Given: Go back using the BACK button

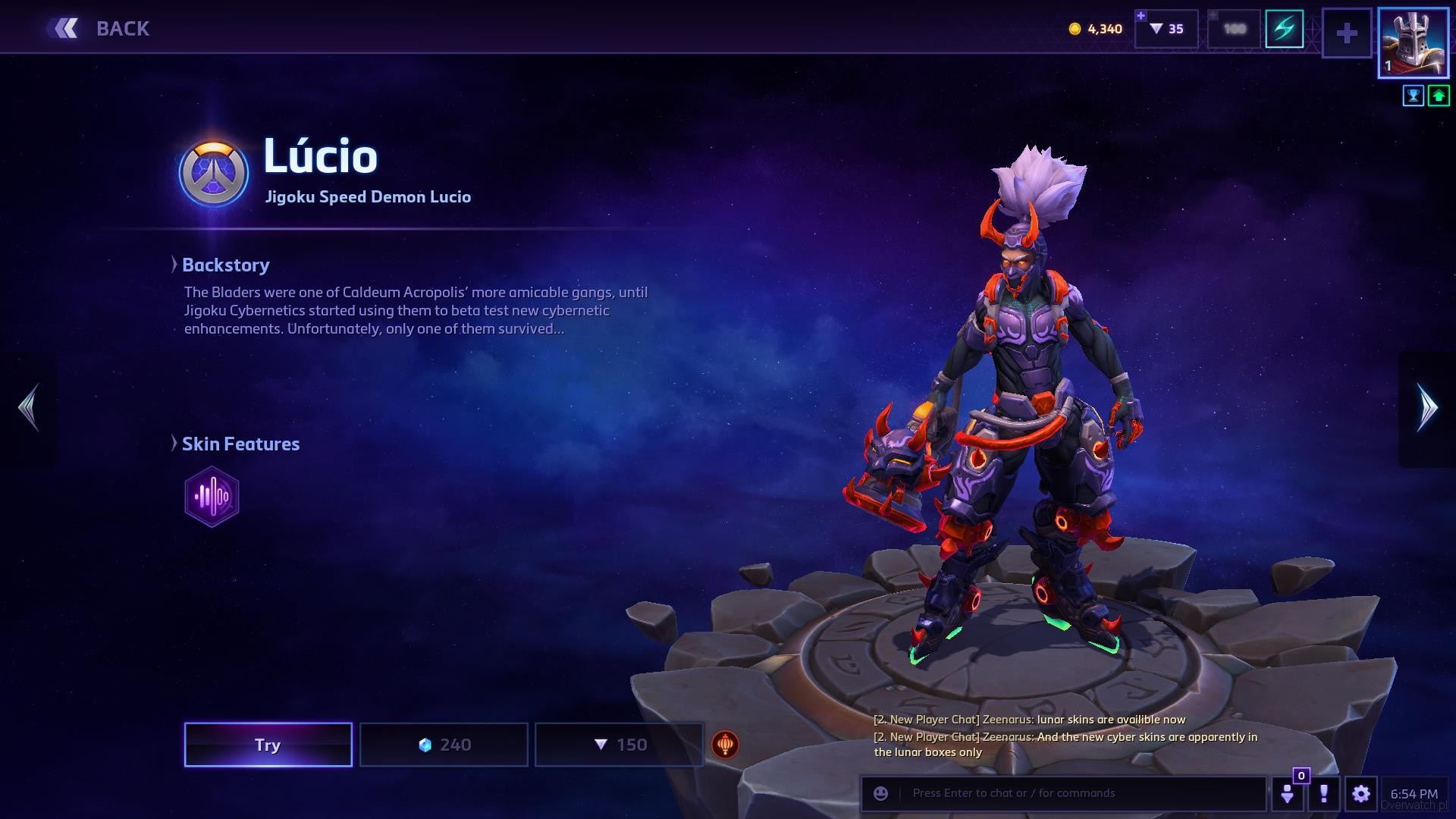Looking at the screenshot, I should [99, 29].
